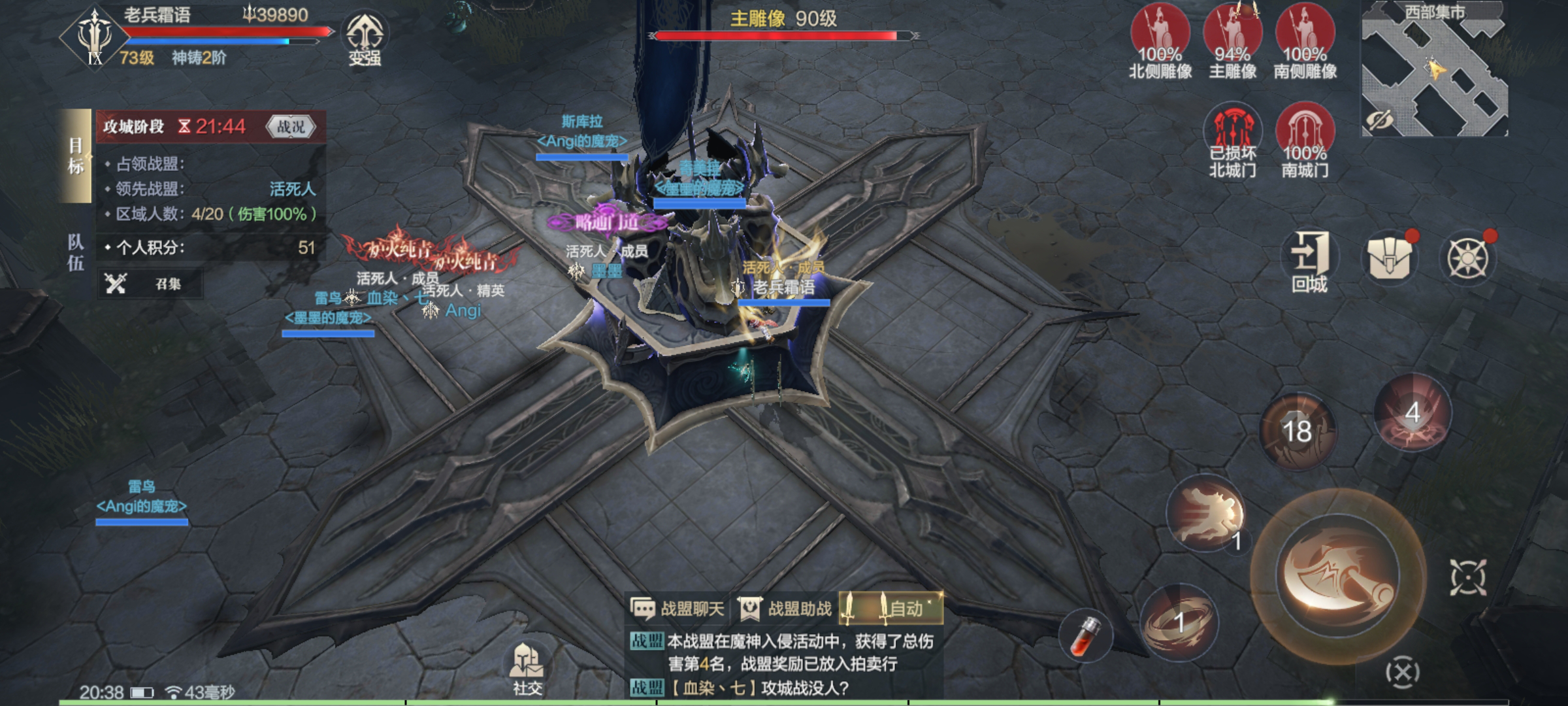This screenshot has width=1568, height=706.
Task: Select the 目标 objectives tab
Action: pos(76,156)
